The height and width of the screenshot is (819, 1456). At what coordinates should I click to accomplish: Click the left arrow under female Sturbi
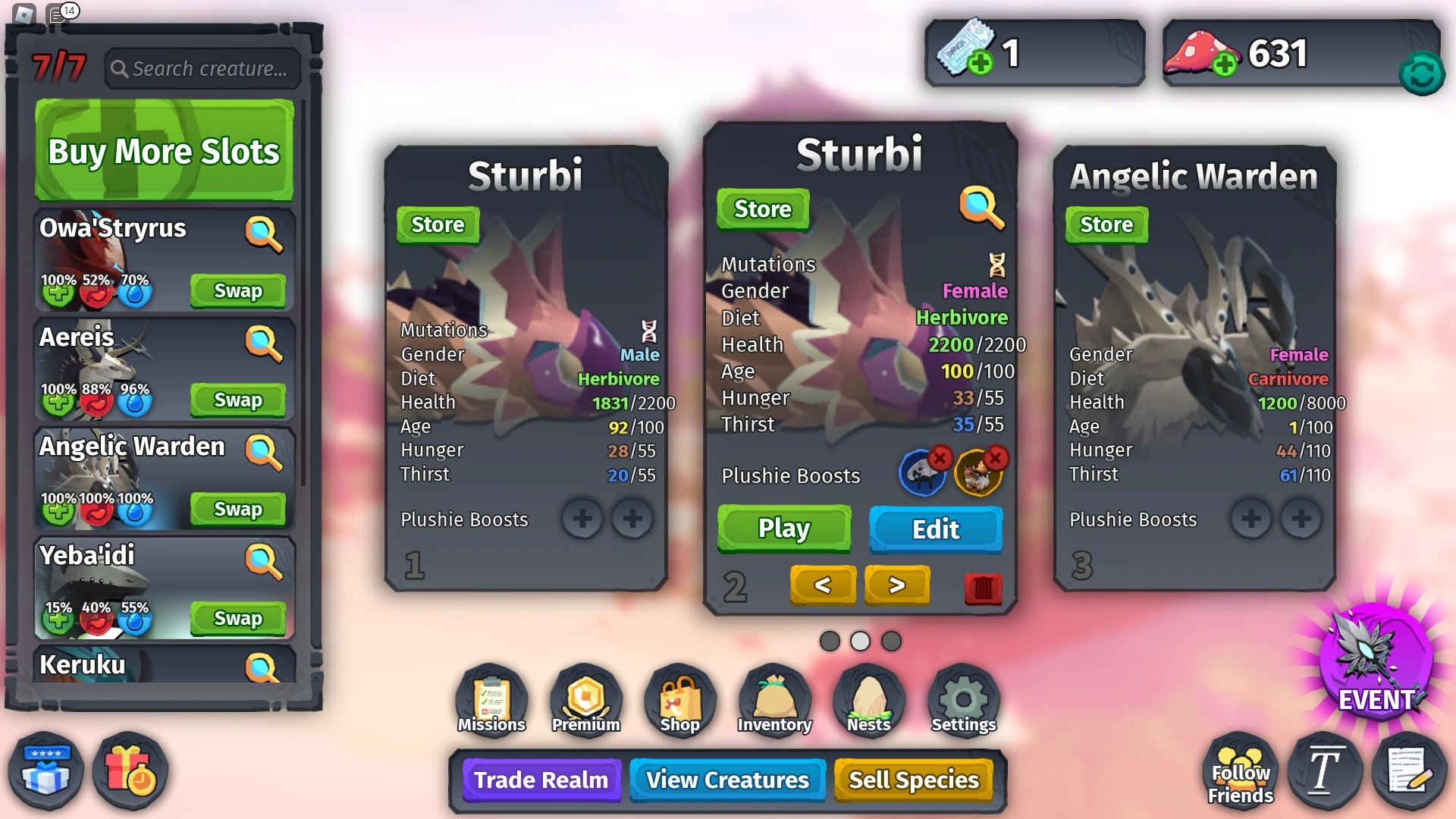click(x=824, y=585)
